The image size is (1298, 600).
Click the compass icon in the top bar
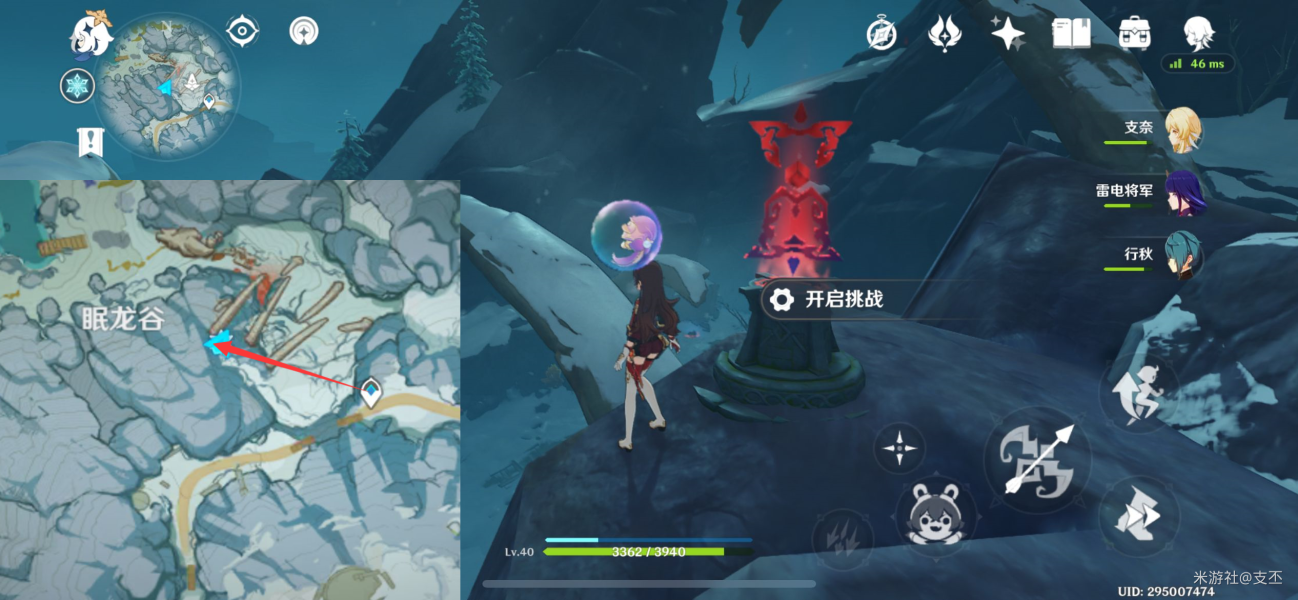pyautogui.click(x=881, y=34)
